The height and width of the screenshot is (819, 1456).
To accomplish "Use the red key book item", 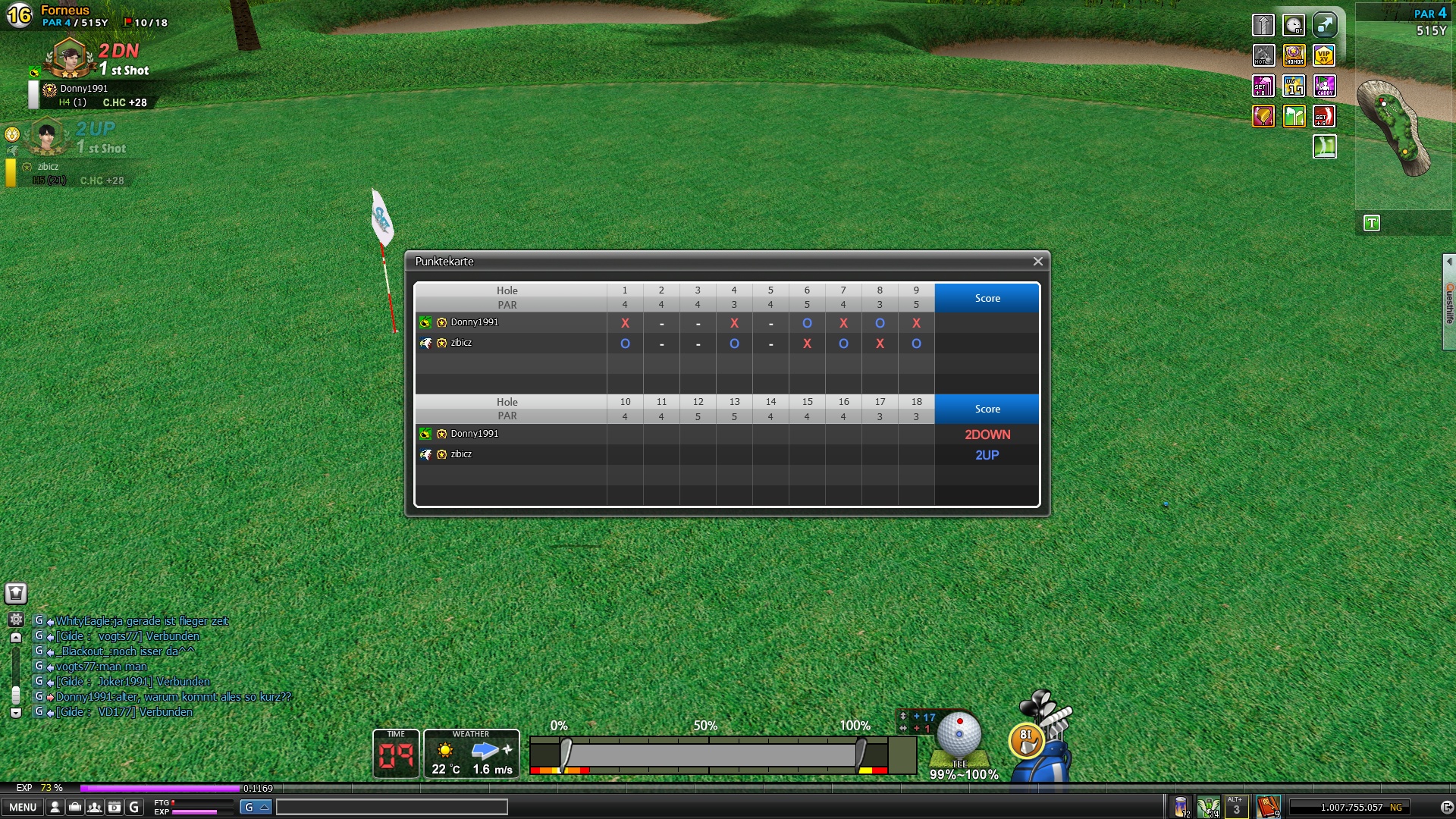I will (1268, 806).
